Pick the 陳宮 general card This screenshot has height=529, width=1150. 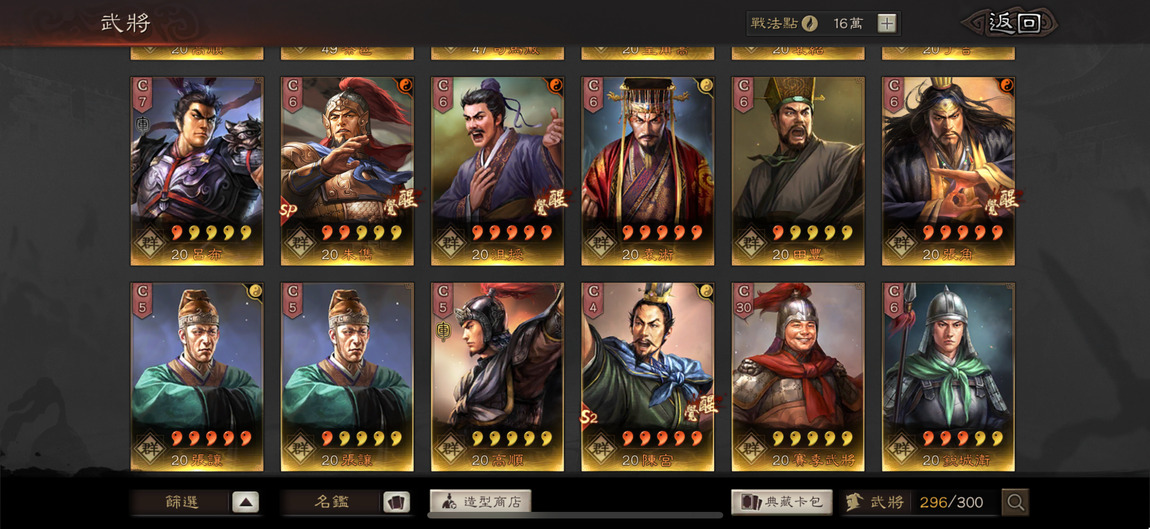648,376
